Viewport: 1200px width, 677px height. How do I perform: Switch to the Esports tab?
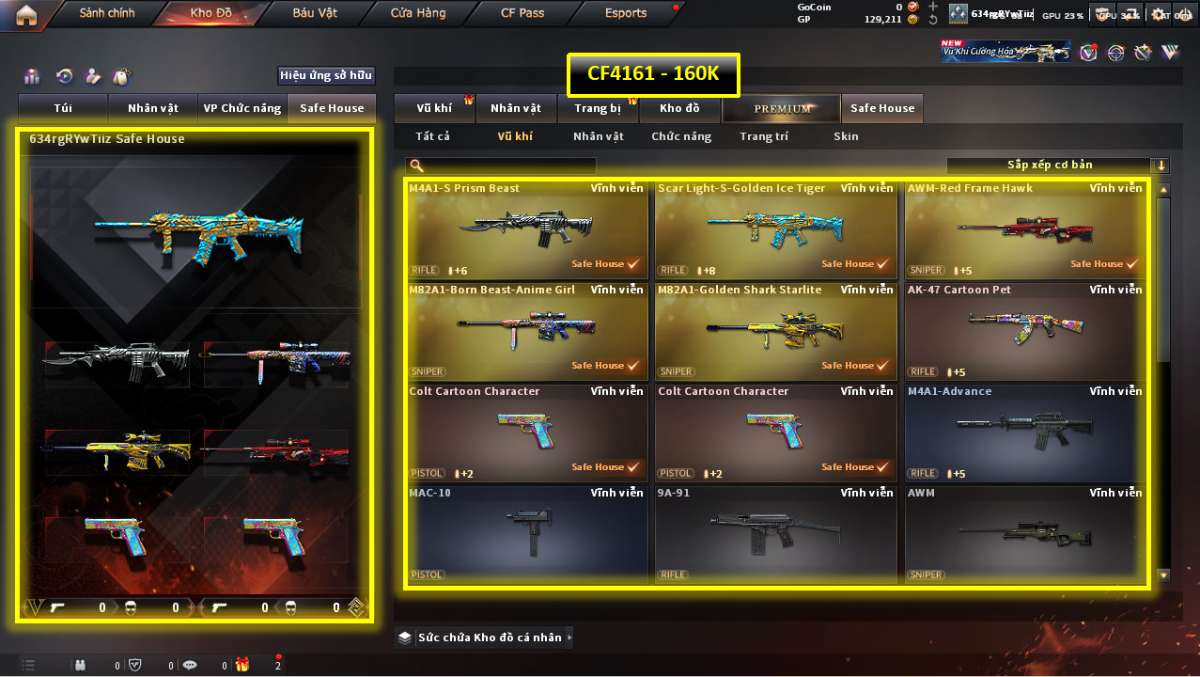pyautogui.click(x=626, y=14)
